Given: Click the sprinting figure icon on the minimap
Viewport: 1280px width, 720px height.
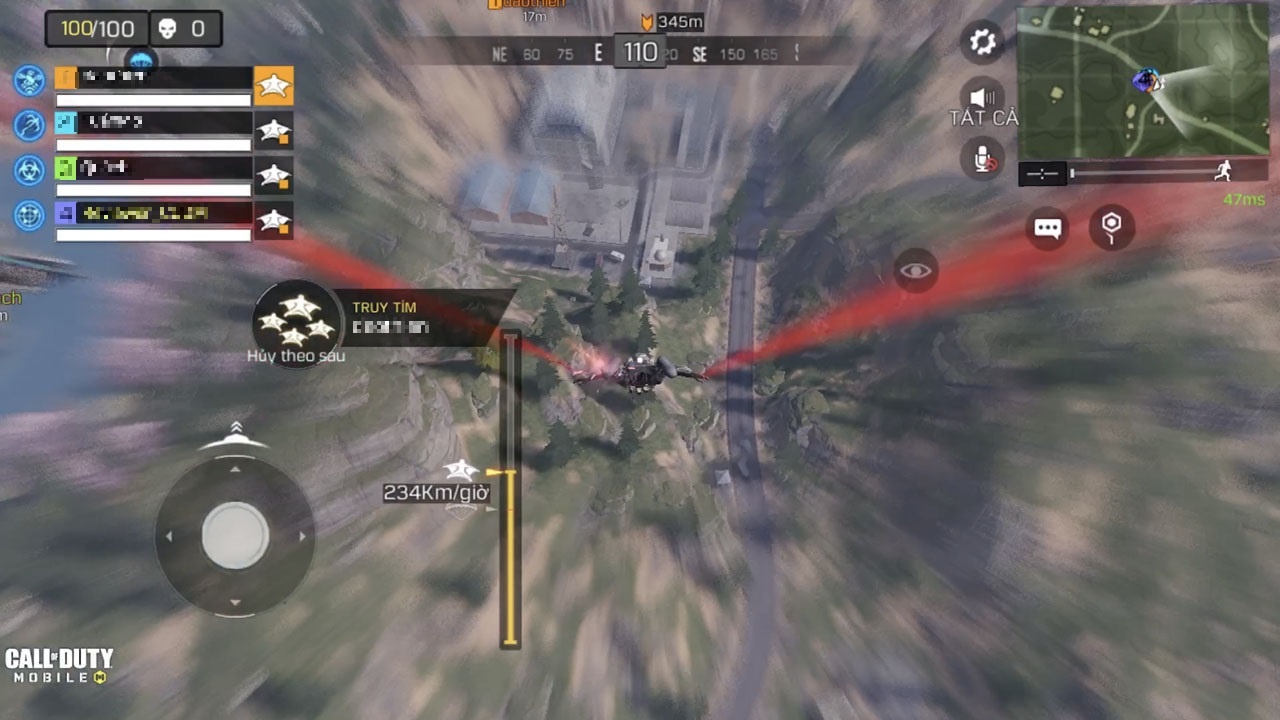Looking at the screenshot, I should tap(1225, 172).
